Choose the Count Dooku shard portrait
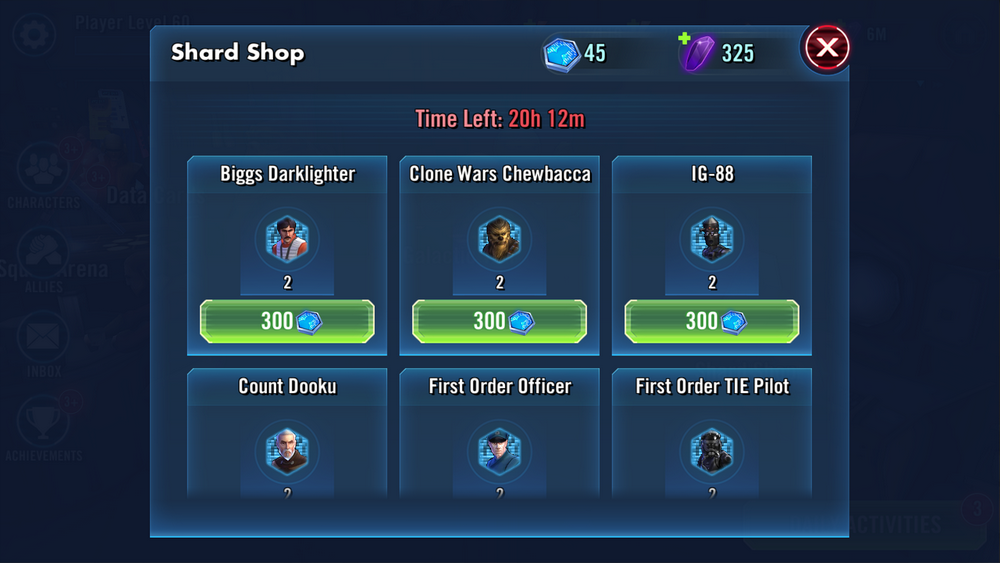Image resolution: width=1000 pixels, height=563 pixels. pos(287,452)
